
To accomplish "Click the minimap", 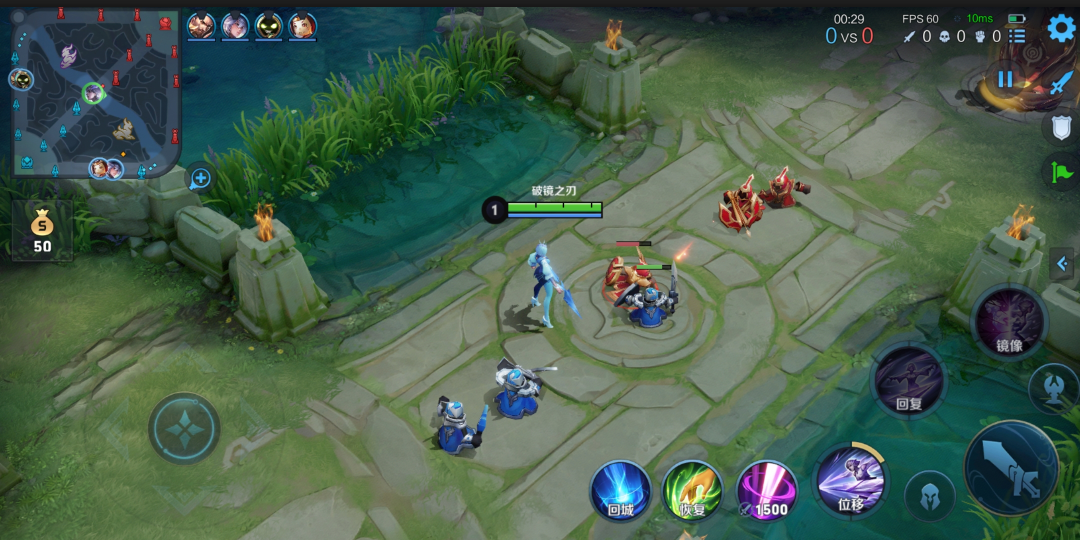I will (x=95, y=93).
